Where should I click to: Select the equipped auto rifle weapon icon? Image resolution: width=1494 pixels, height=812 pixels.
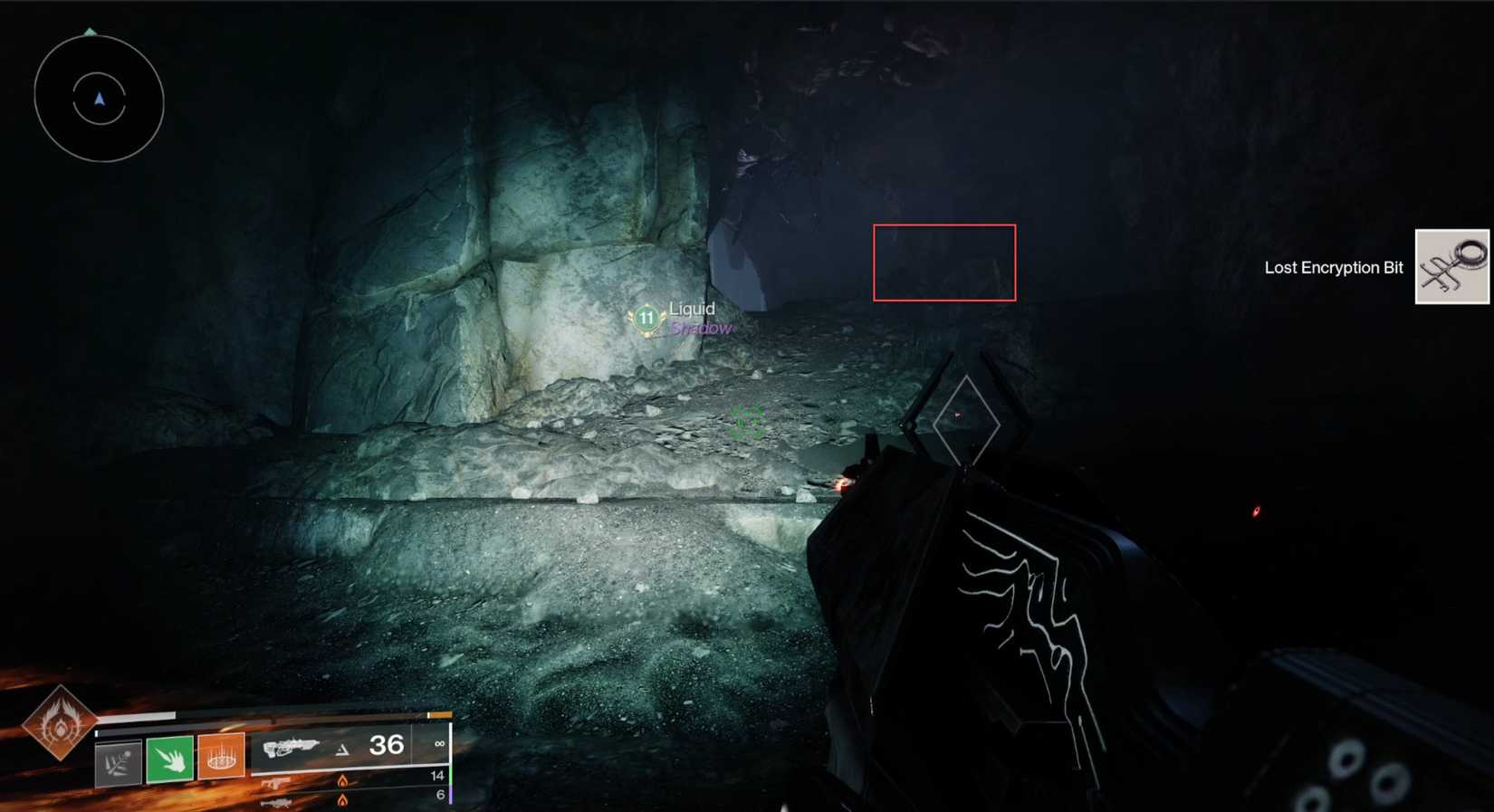coord(289,749)
